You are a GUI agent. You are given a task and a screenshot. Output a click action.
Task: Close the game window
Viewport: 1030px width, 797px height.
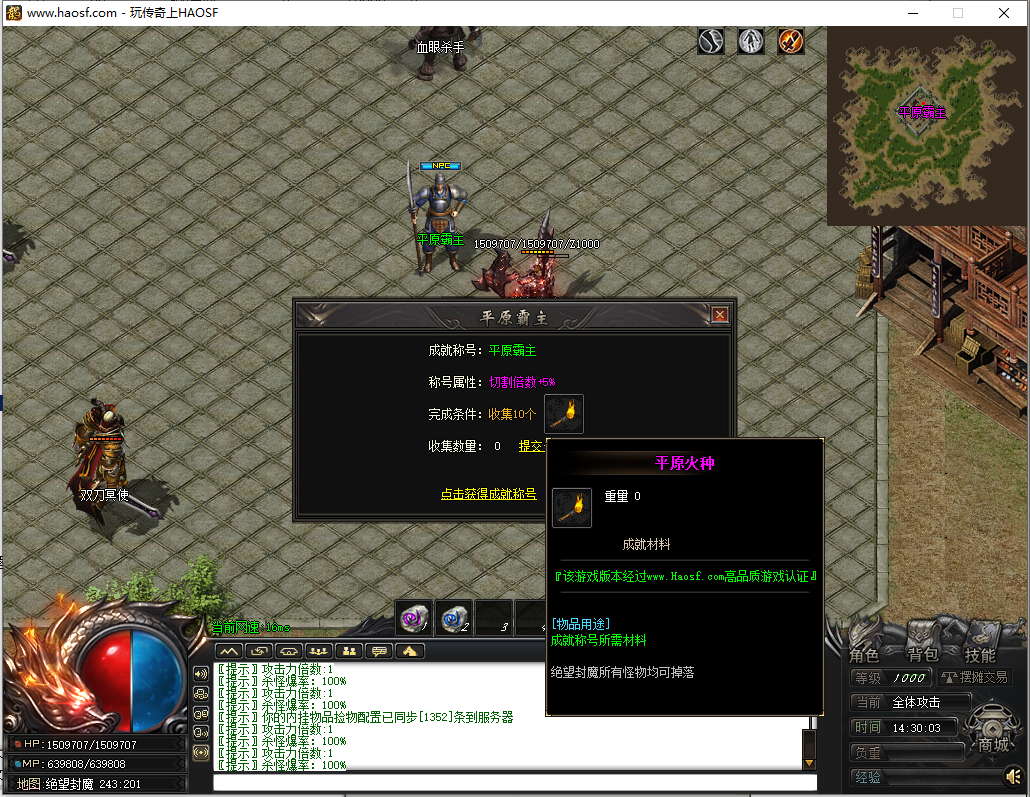click(1003, 13)
